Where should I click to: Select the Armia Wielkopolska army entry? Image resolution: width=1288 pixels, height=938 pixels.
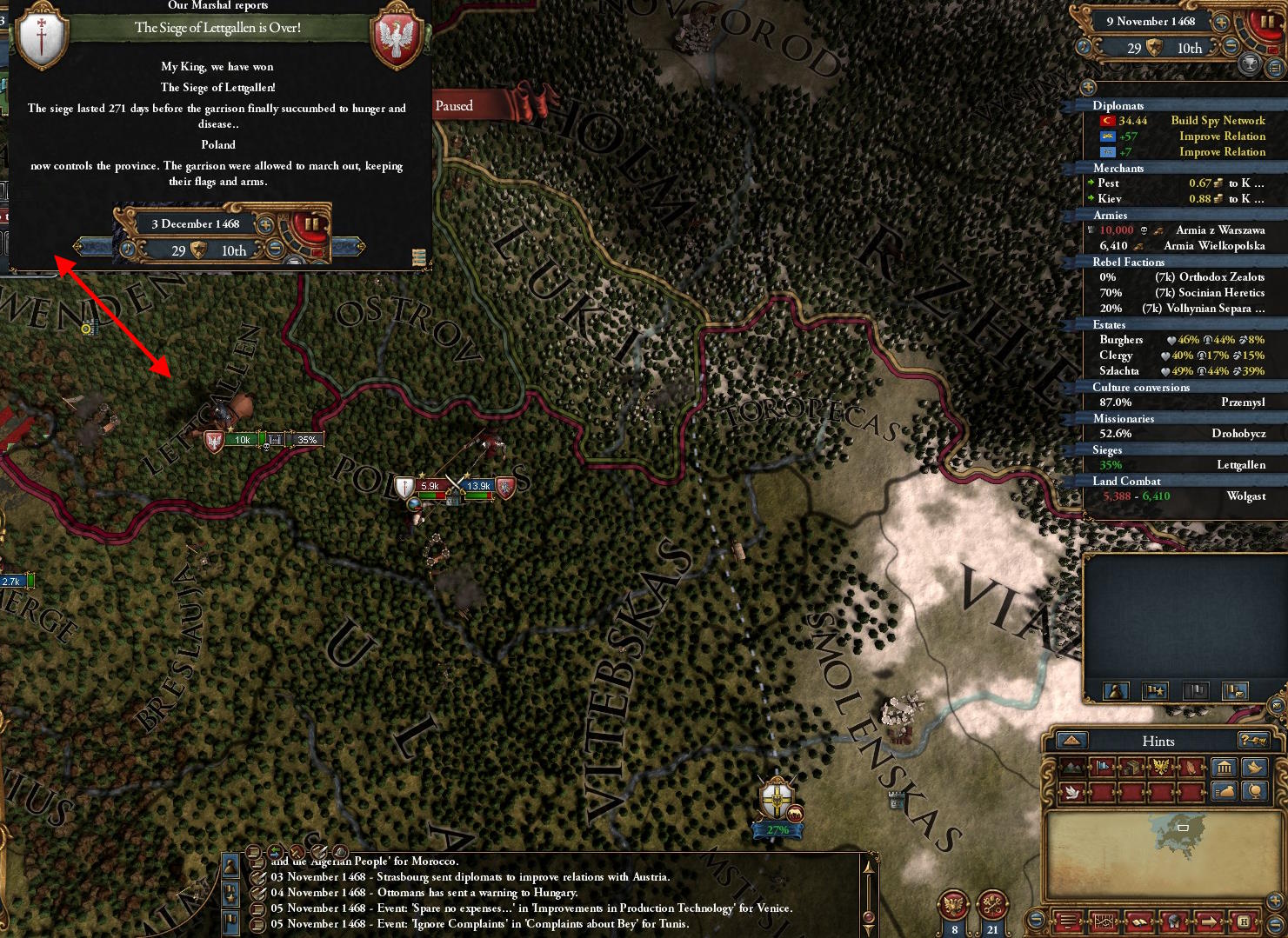pyautogui.click(x=1214, y=246)
